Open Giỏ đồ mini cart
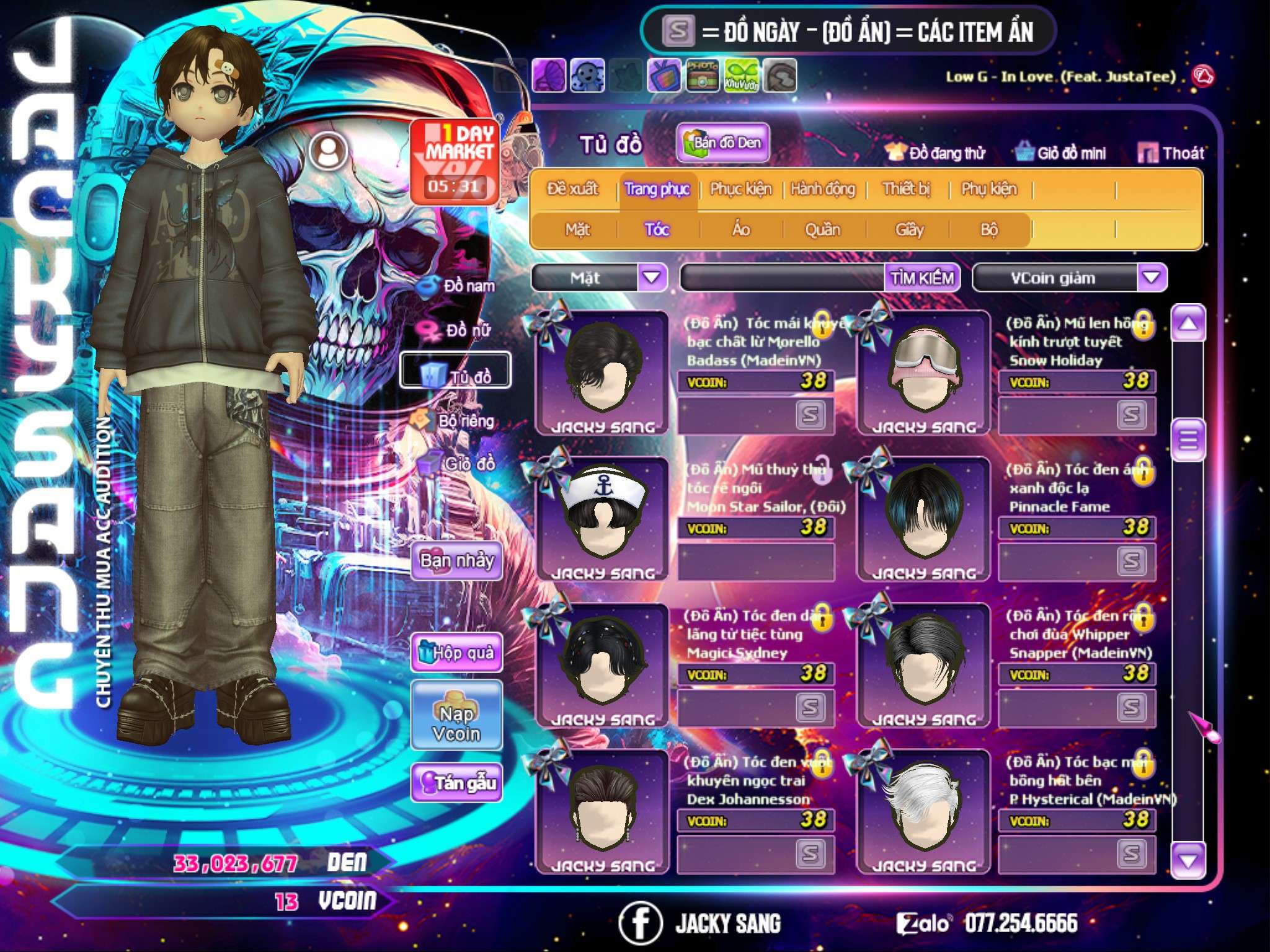Image resolution: width=1270 pixels, height=952 pixels. pyautogui.click(x=1061, y=152)
